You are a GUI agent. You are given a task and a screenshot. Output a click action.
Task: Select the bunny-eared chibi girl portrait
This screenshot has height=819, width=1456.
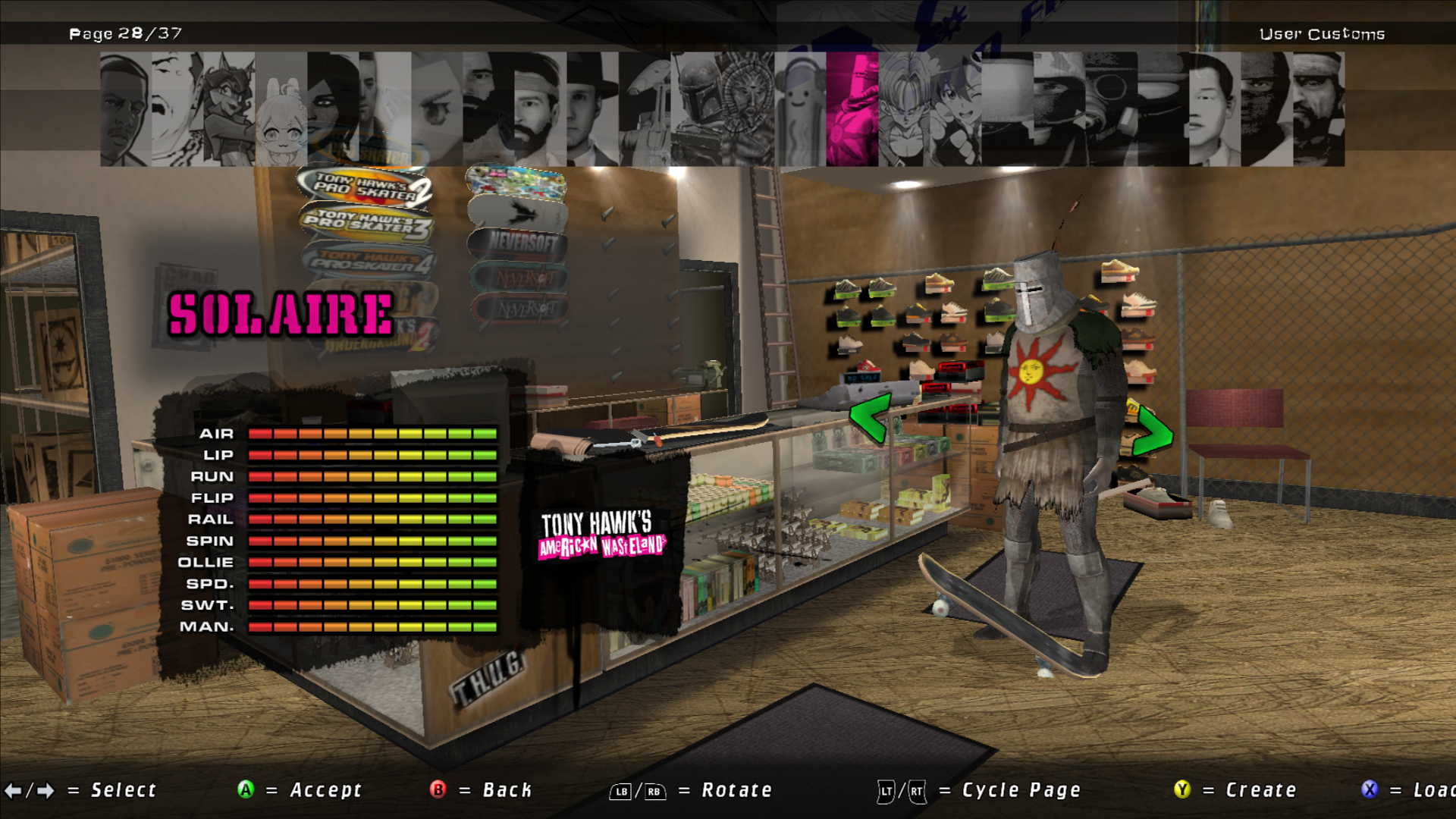281,109
